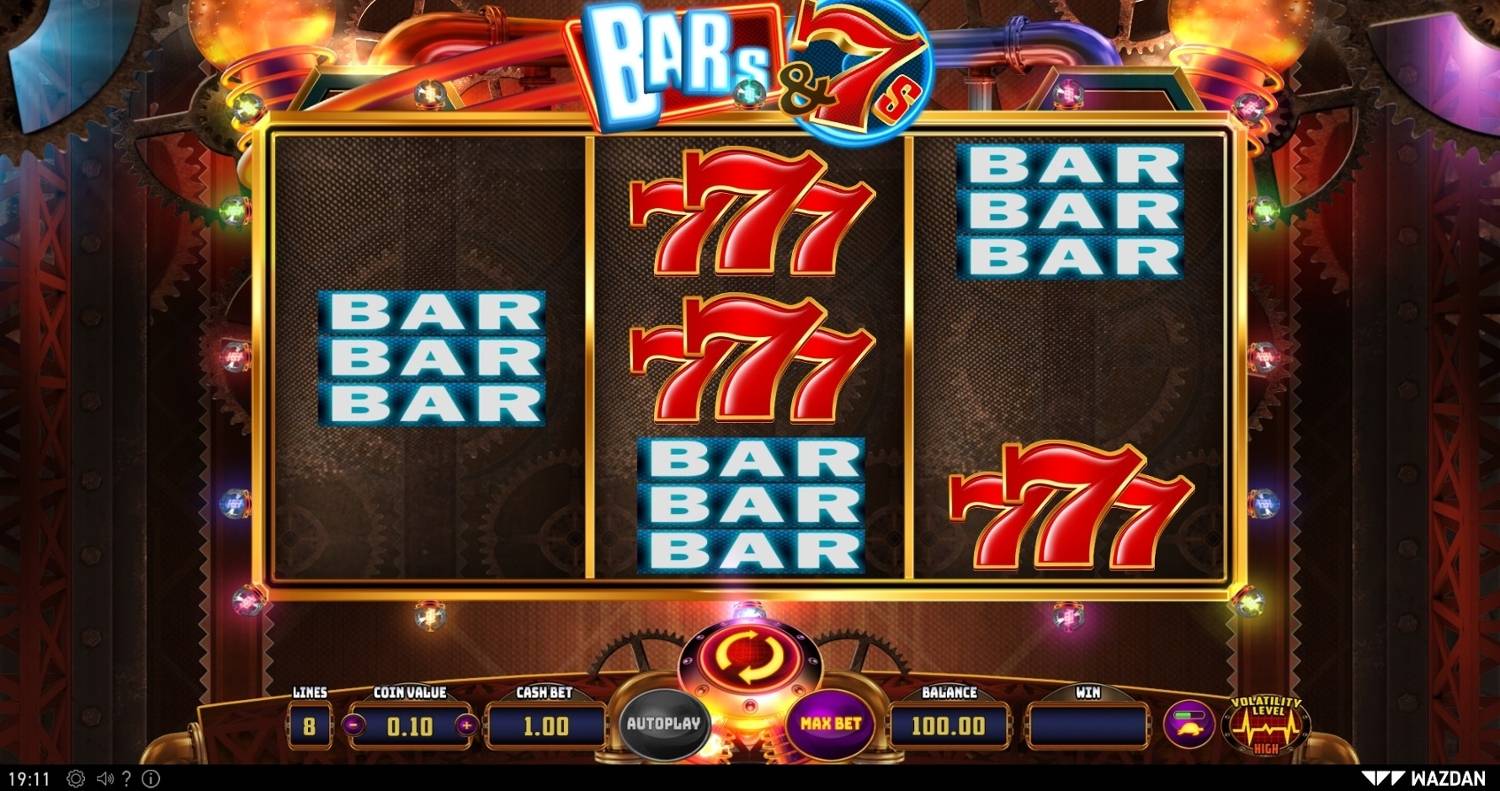Increase coin value with the plus button

467,724
